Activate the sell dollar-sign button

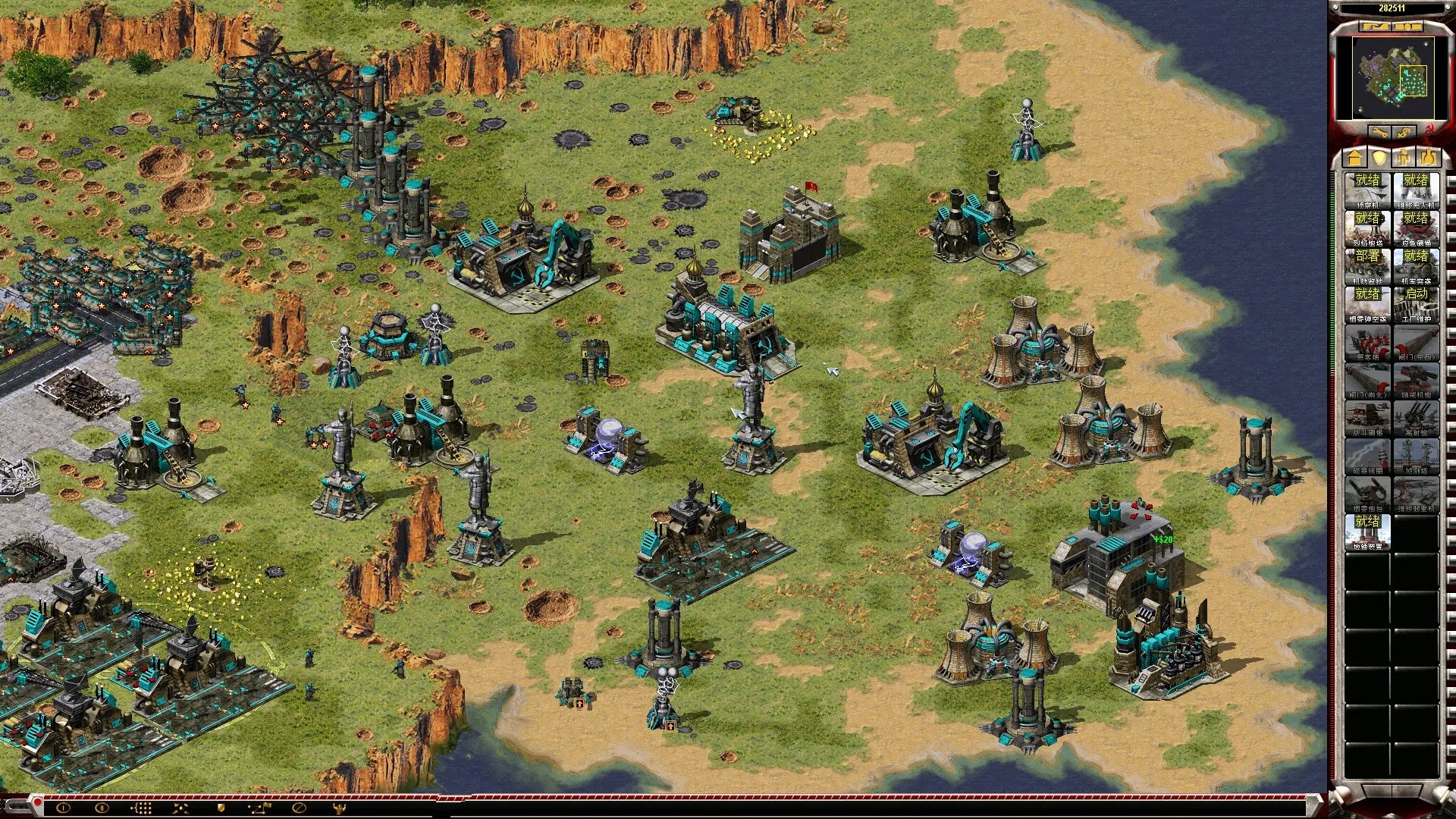point(1404,132)
